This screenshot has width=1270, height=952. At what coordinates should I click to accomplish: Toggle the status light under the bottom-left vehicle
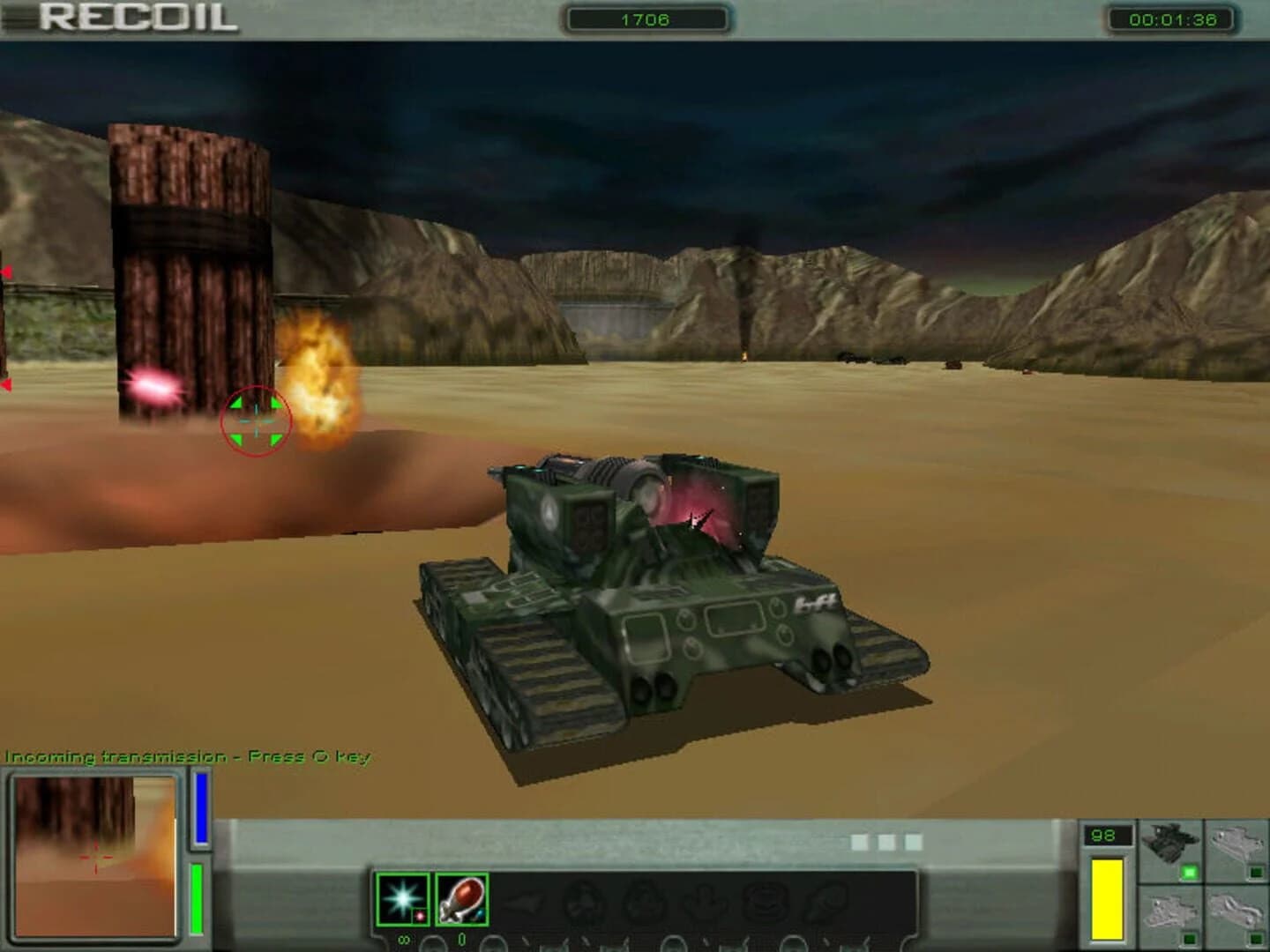[1189, 939]
